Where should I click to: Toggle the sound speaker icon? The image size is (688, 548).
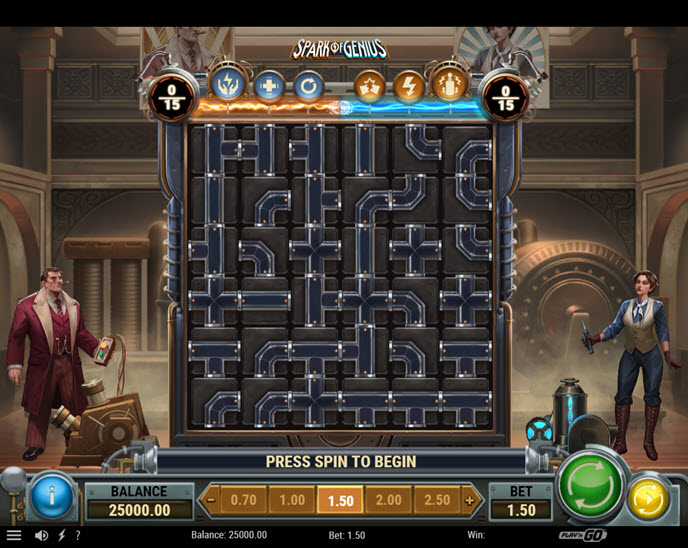pos(42,535)
